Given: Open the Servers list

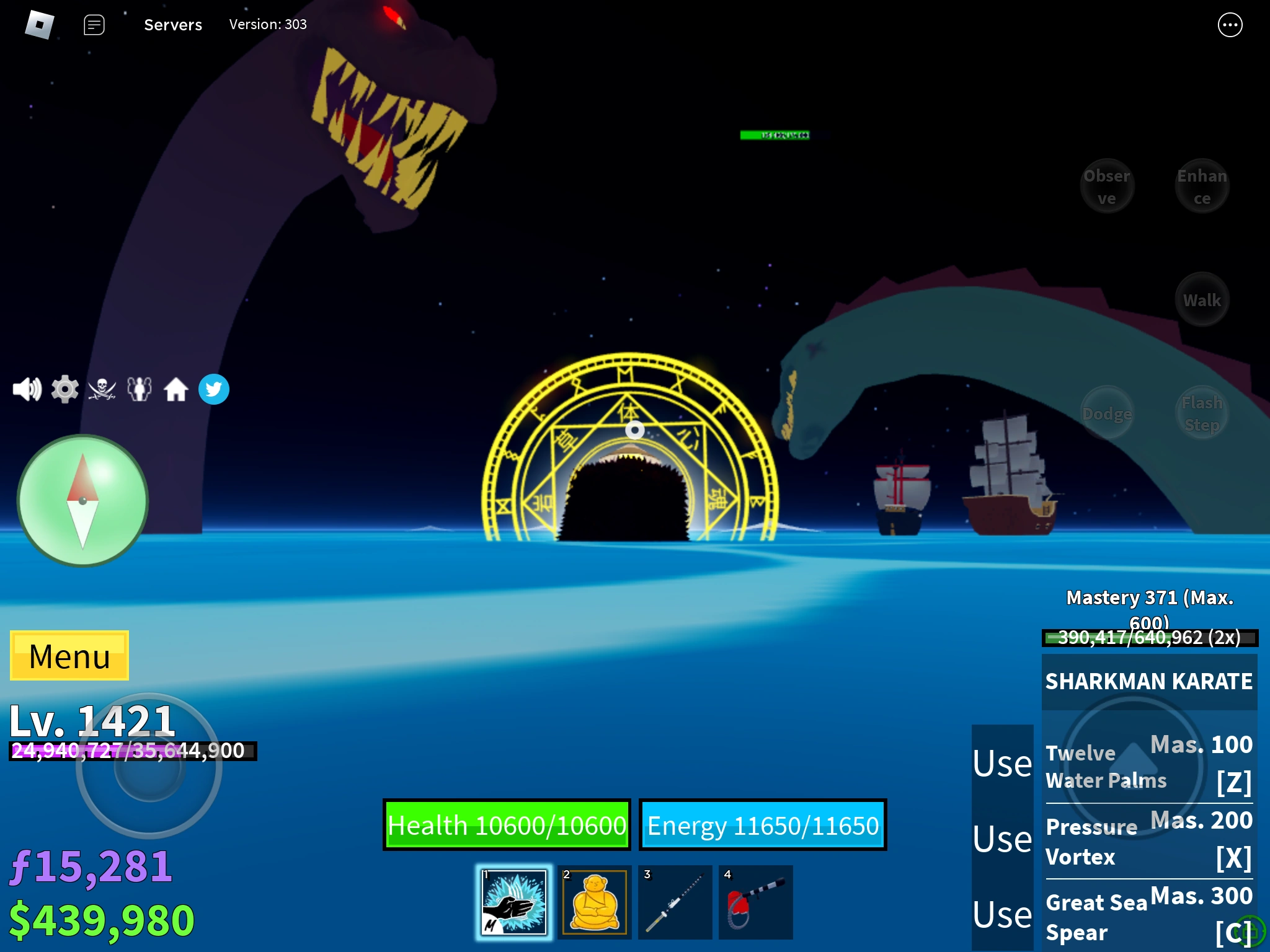Looking at the screenshot, I should (173, 25).
